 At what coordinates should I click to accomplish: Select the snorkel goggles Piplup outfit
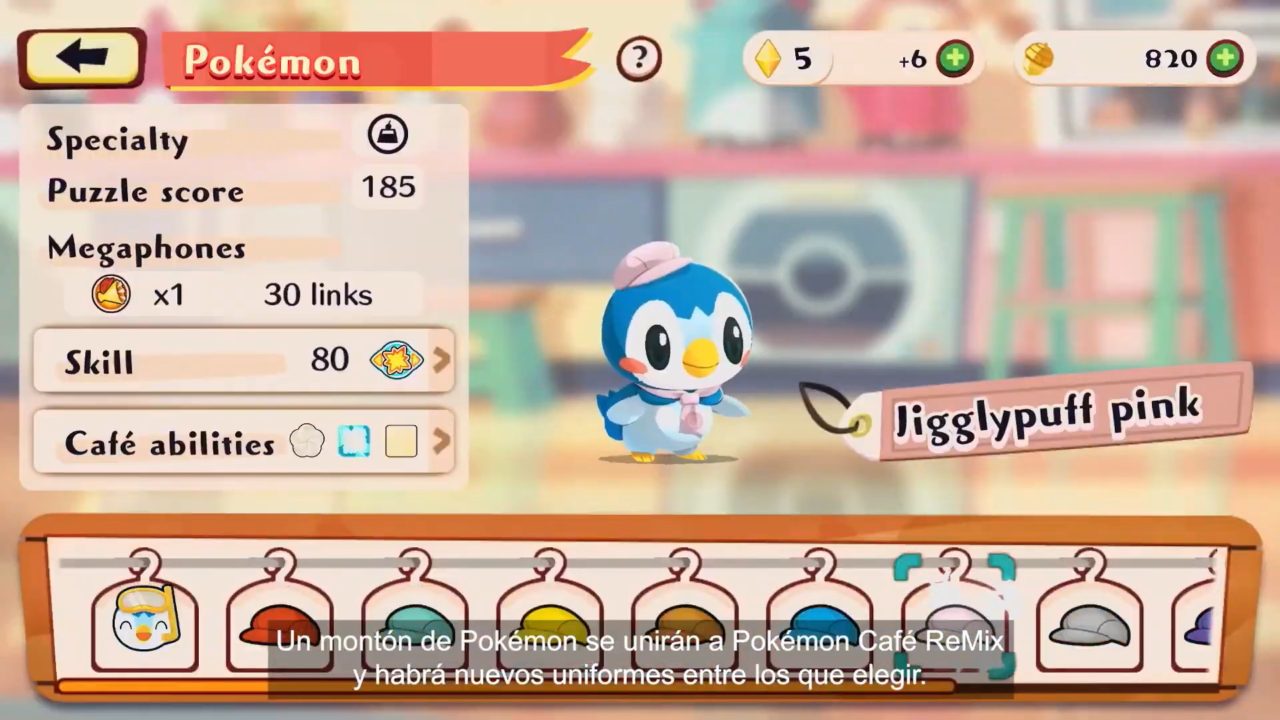click(145, 618)
